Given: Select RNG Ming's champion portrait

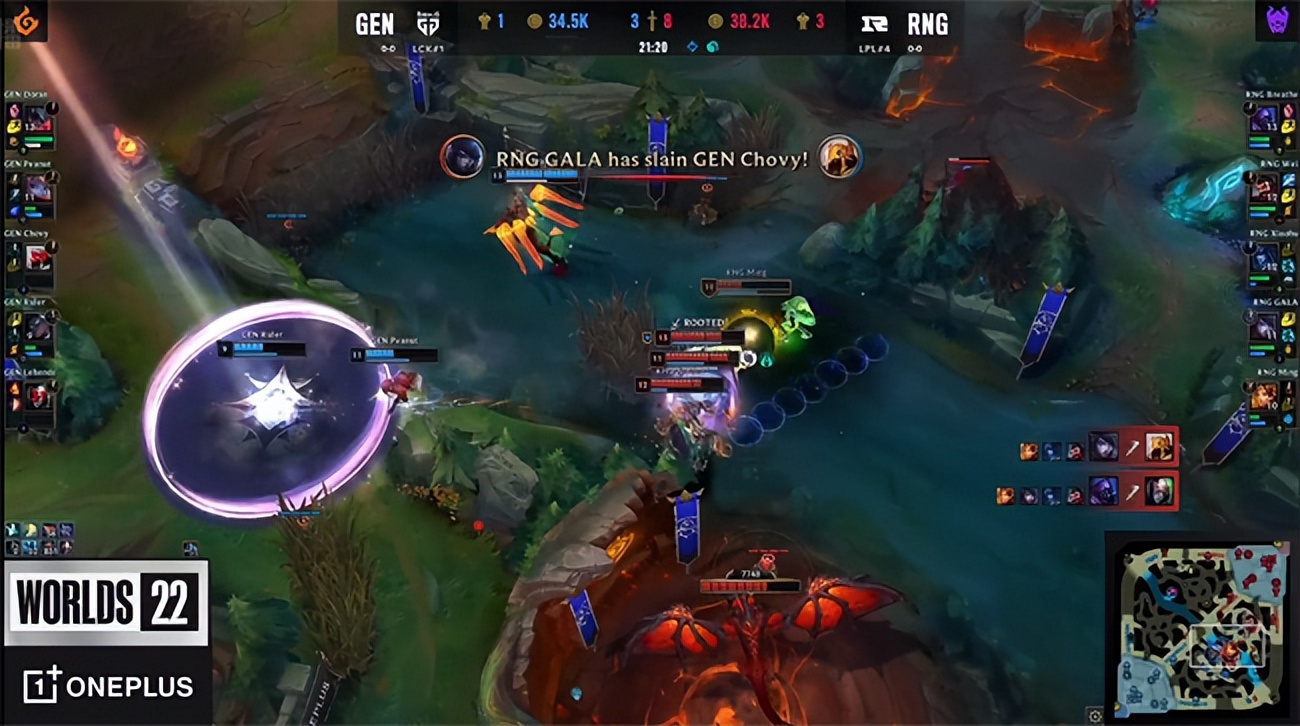Looking at the screenshot, I should (1262, 397).
